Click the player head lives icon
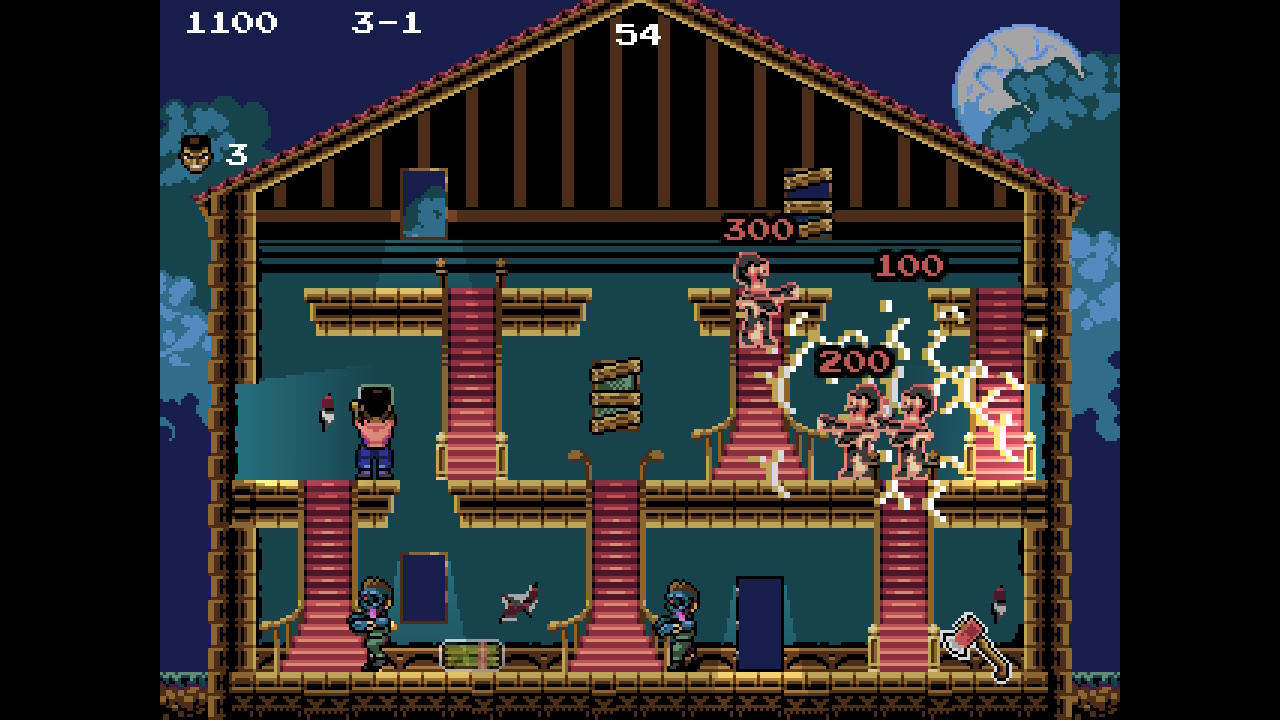The image size is (1280, 720). [x=193, y=150]
